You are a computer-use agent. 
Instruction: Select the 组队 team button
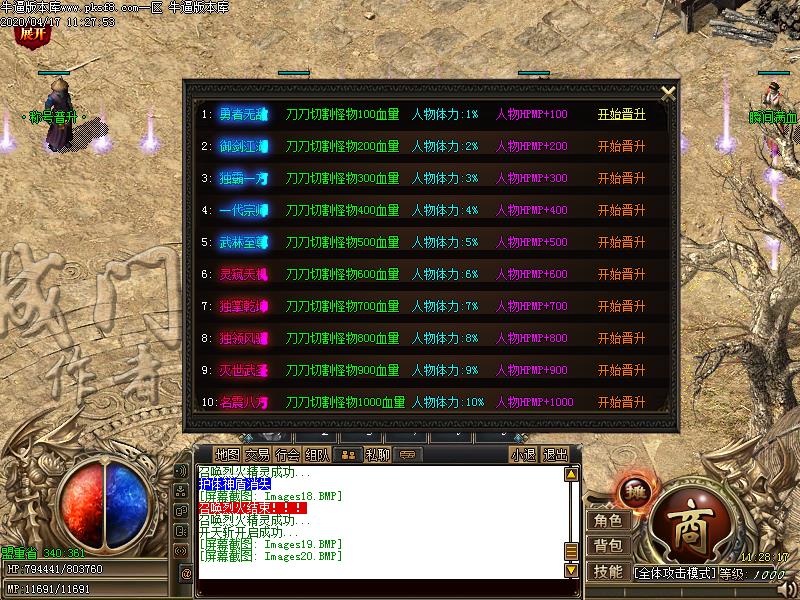(317, 454)
